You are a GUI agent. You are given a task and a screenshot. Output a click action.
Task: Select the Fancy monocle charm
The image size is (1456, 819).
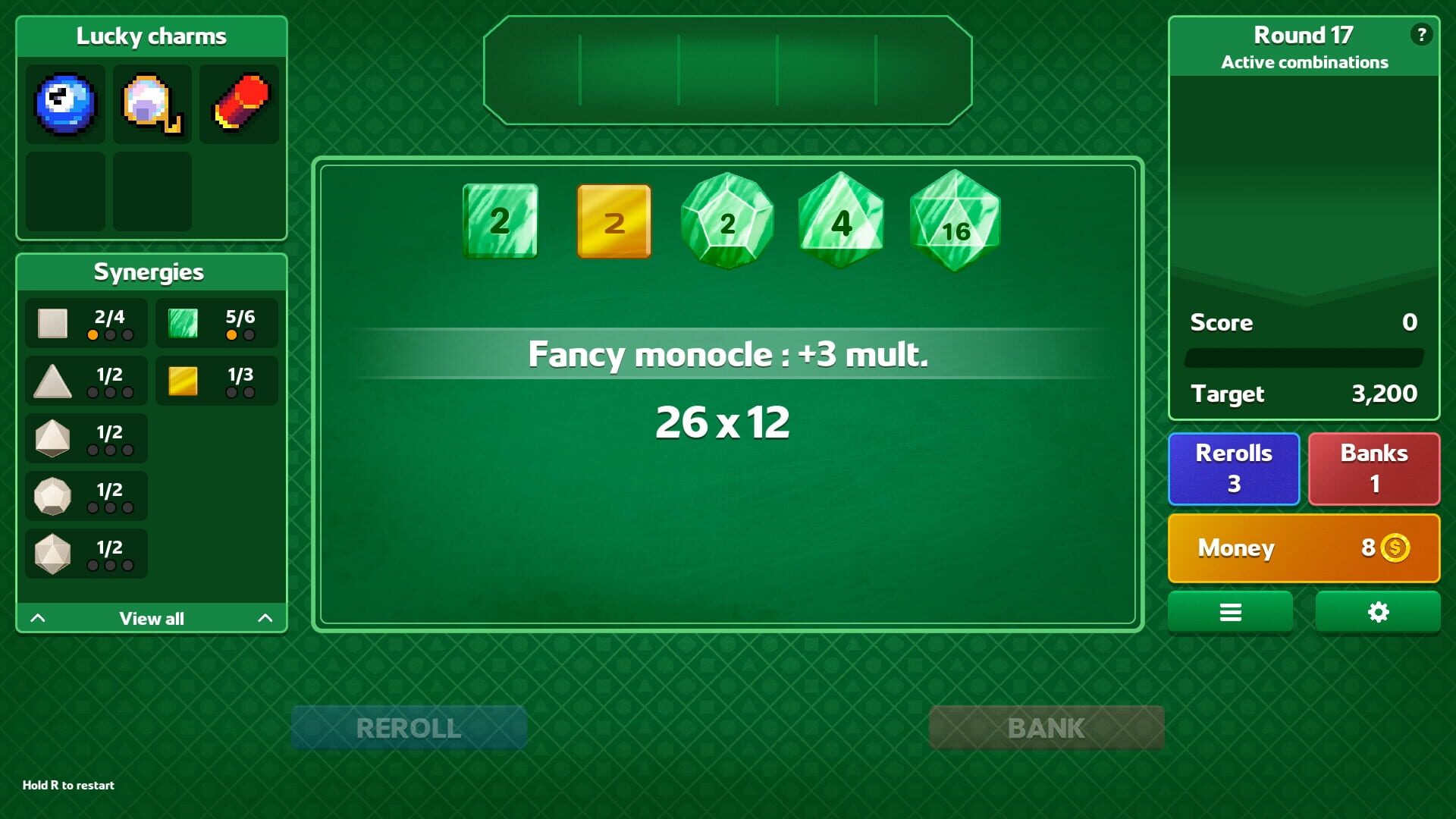click(x=151, y=104)
